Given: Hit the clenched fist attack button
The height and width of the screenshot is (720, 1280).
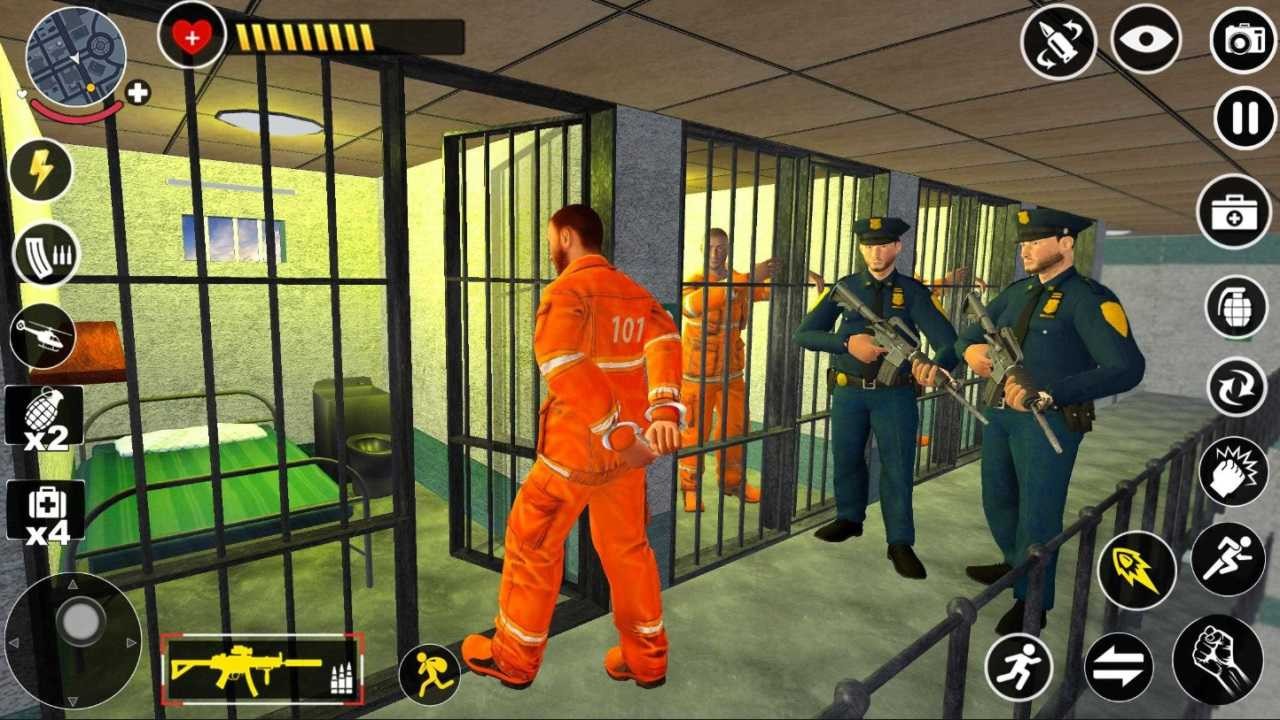Looking at the screenshot, I should coord(1217,659).
